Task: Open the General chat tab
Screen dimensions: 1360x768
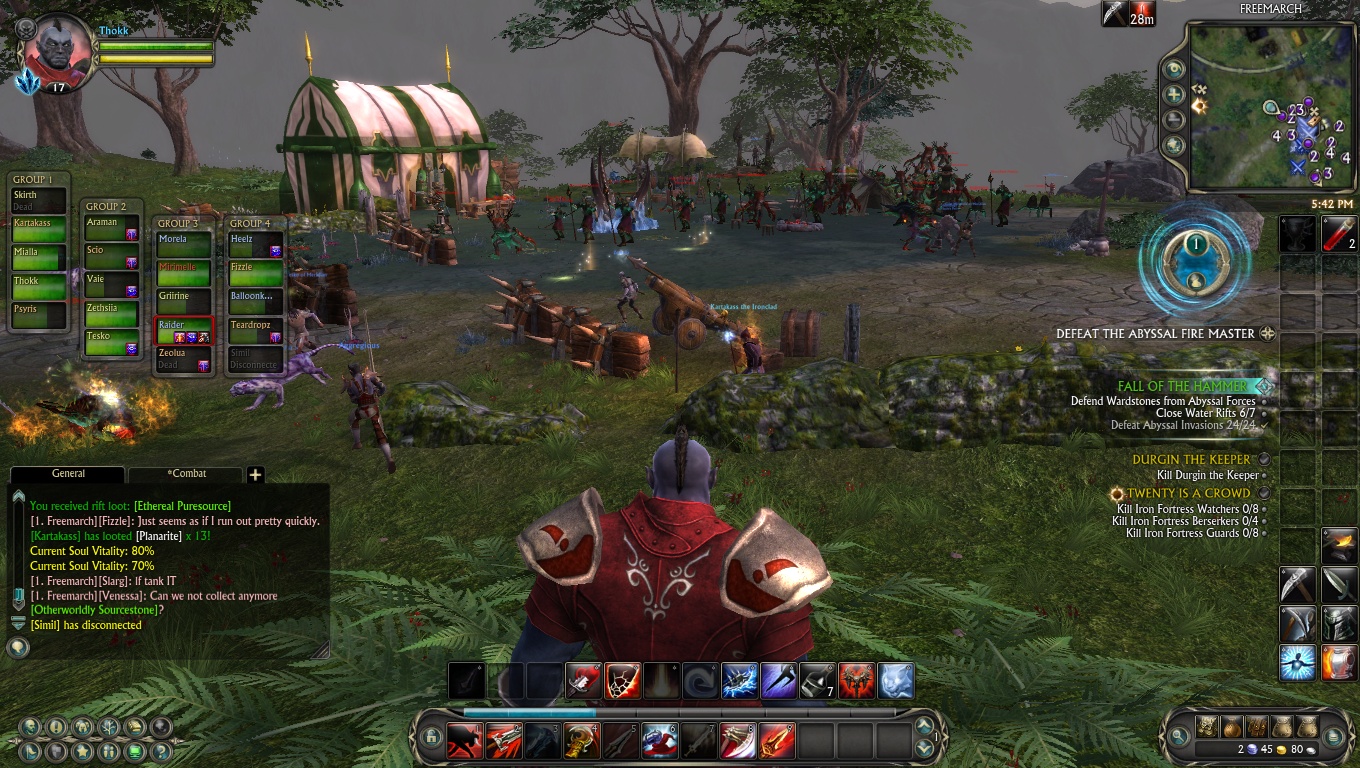Action: coord(68,474)
